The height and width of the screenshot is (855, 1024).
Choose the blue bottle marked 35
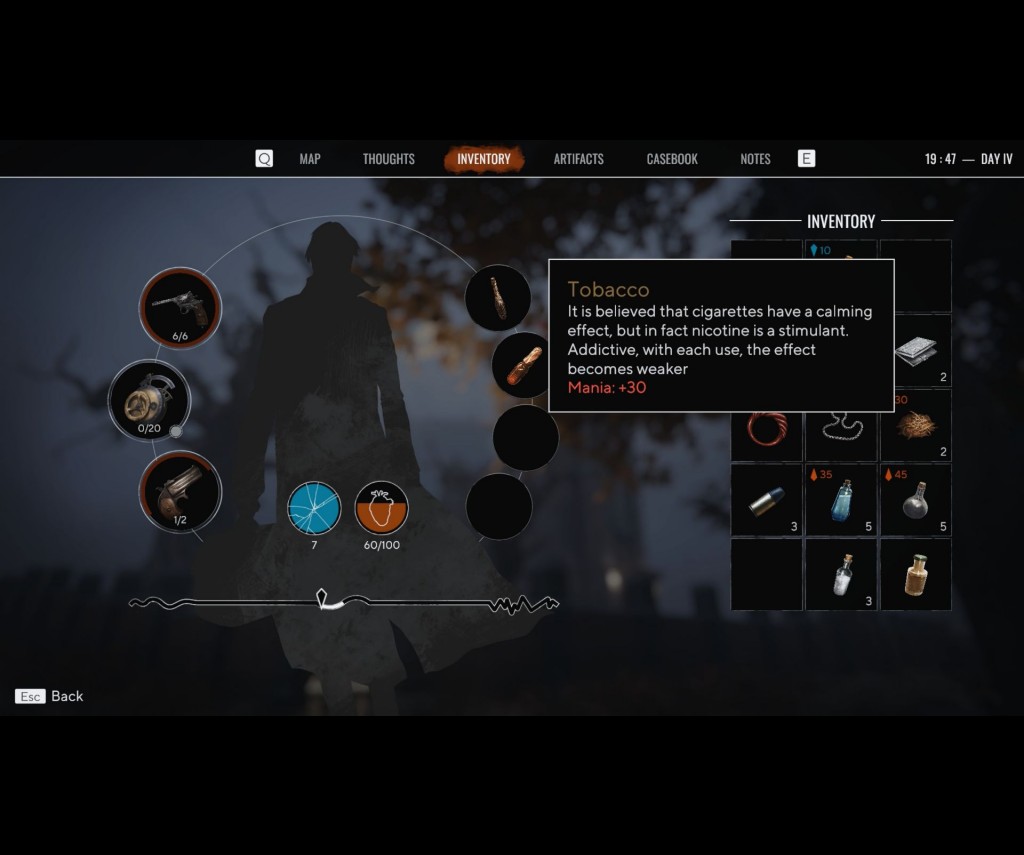[841, 500]
